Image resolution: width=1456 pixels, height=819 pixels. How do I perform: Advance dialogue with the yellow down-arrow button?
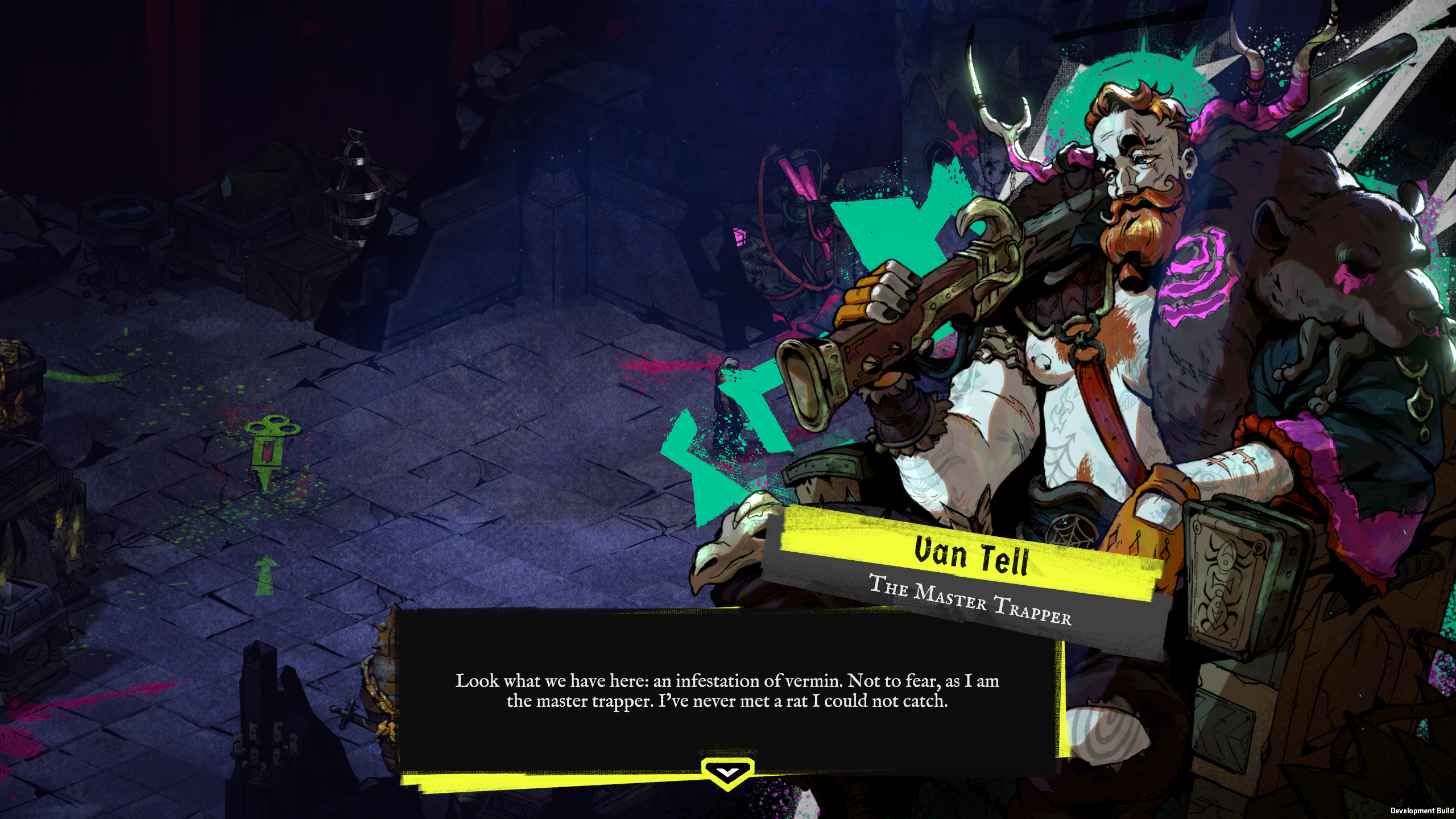[727, 772]
